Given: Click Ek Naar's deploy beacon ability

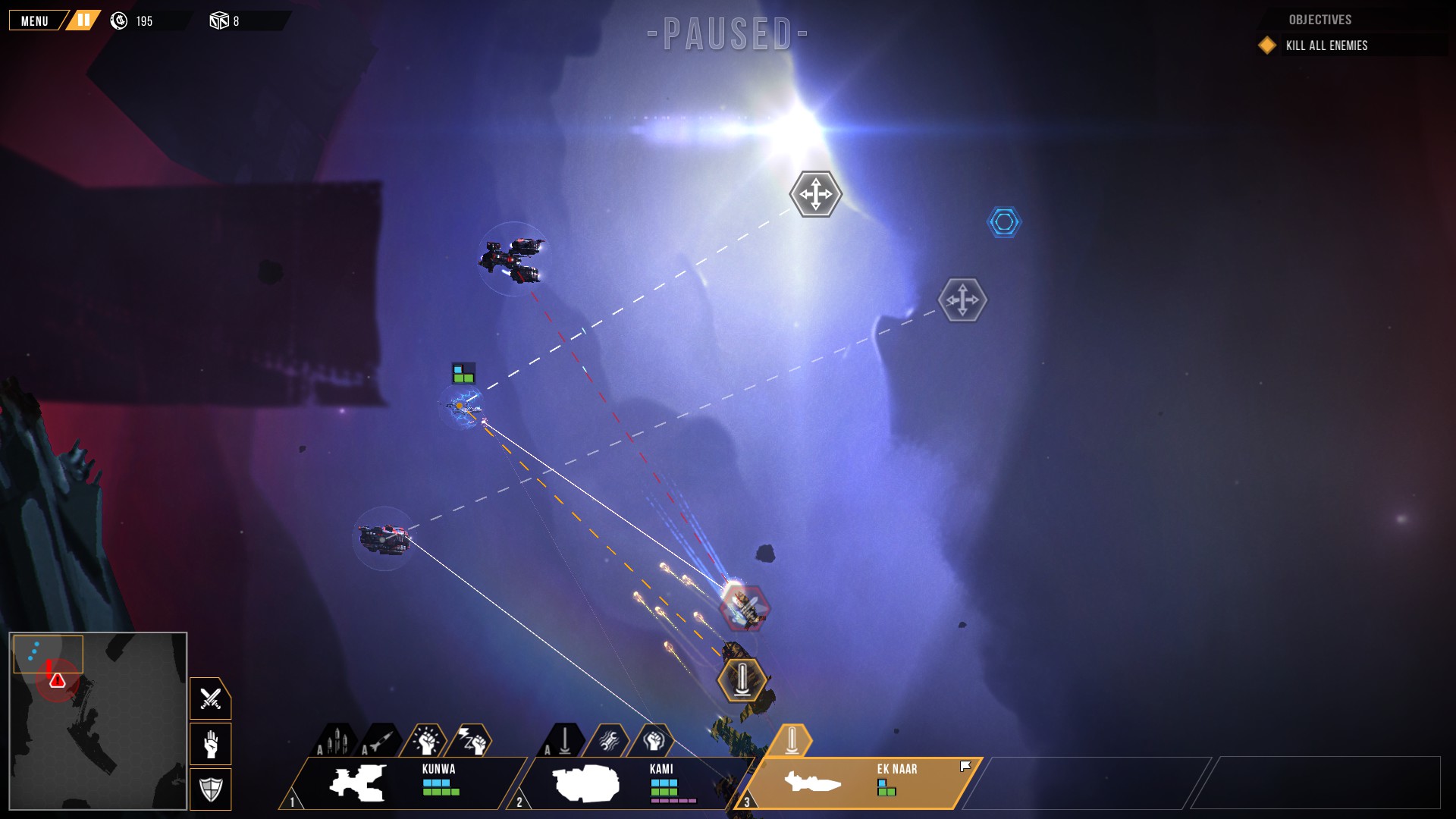Looking at the screenshot, I should (791, 739).
